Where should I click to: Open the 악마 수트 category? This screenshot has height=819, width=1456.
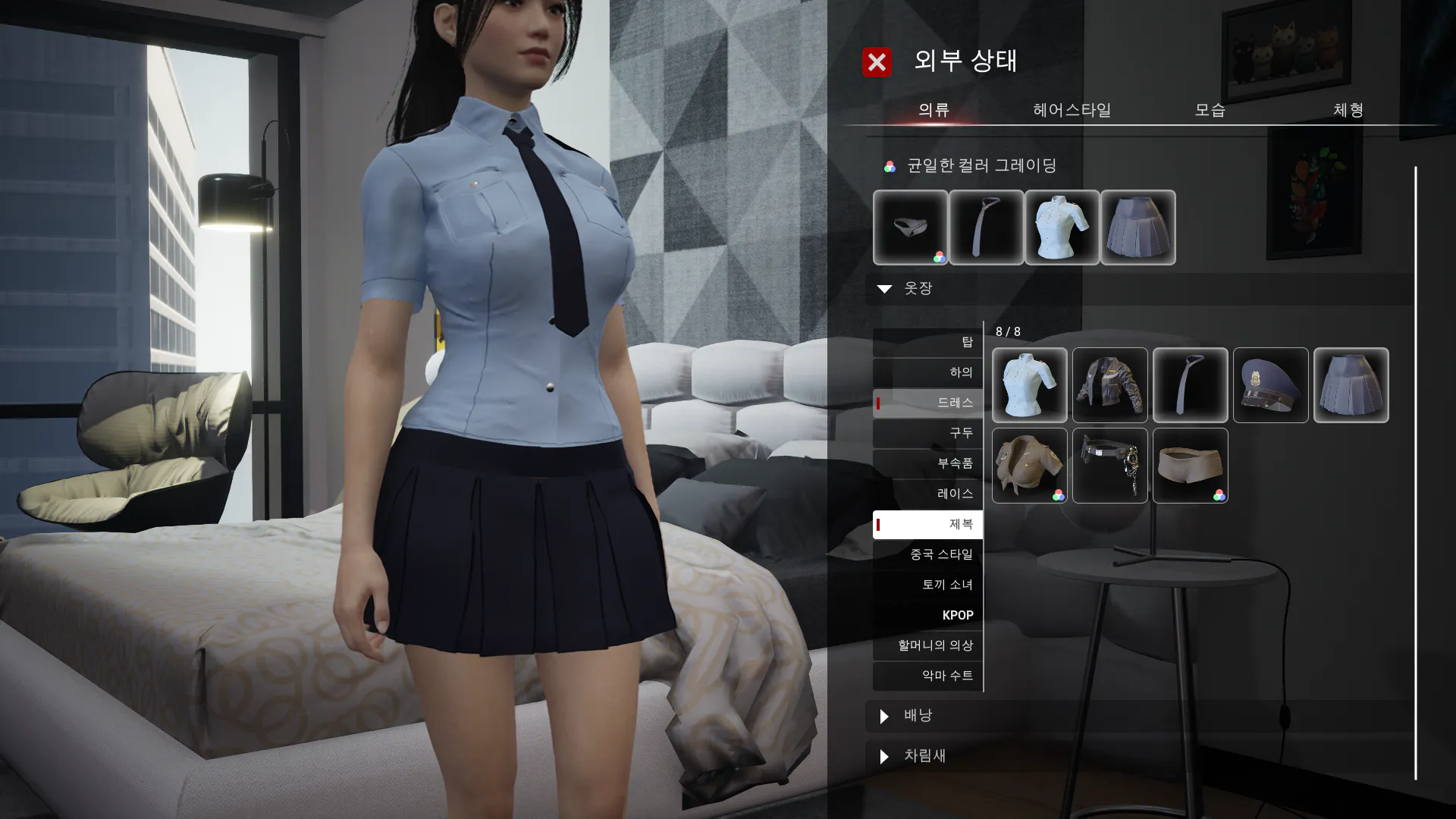point(928,676)
